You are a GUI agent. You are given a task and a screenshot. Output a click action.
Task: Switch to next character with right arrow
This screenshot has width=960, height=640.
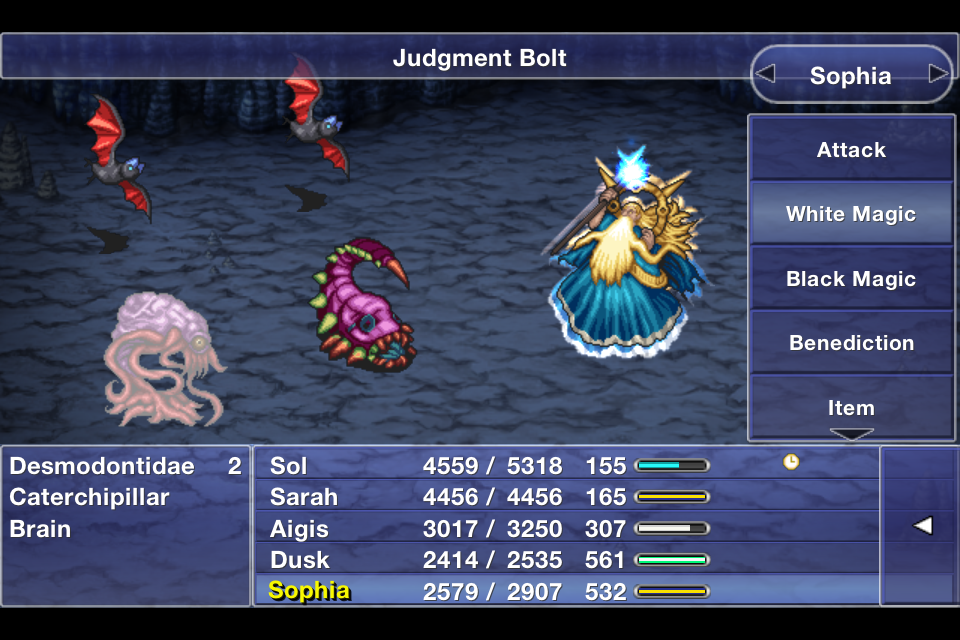pyautogui.click(x=937, y=74)
